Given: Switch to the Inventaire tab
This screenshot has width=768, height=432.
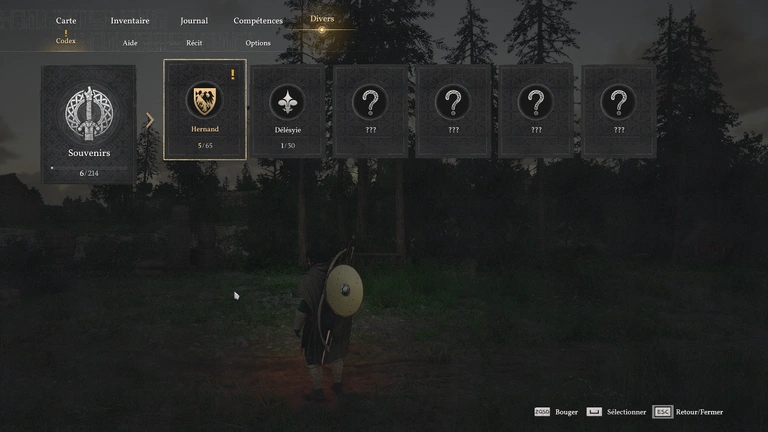Looking at the screenshot, I should click(x=130, y=20).
